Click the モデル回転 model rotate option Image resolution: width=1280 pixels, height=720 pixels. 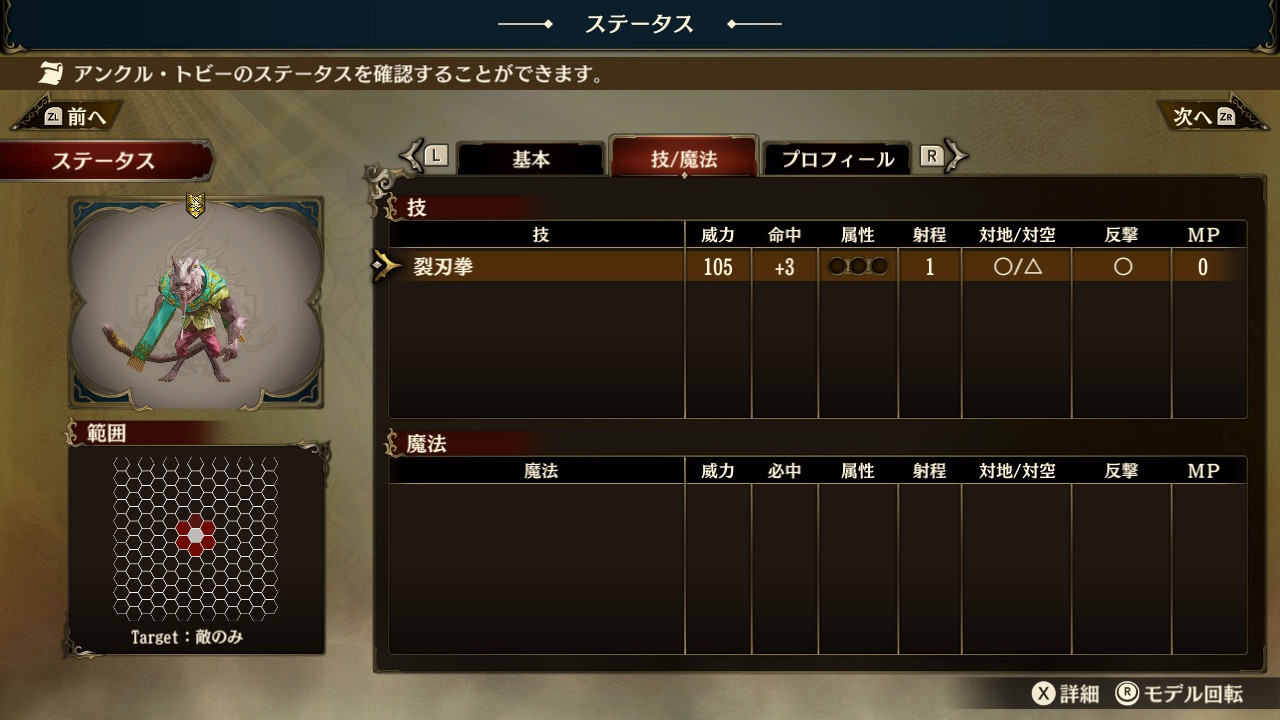[x=1180, y=694]
